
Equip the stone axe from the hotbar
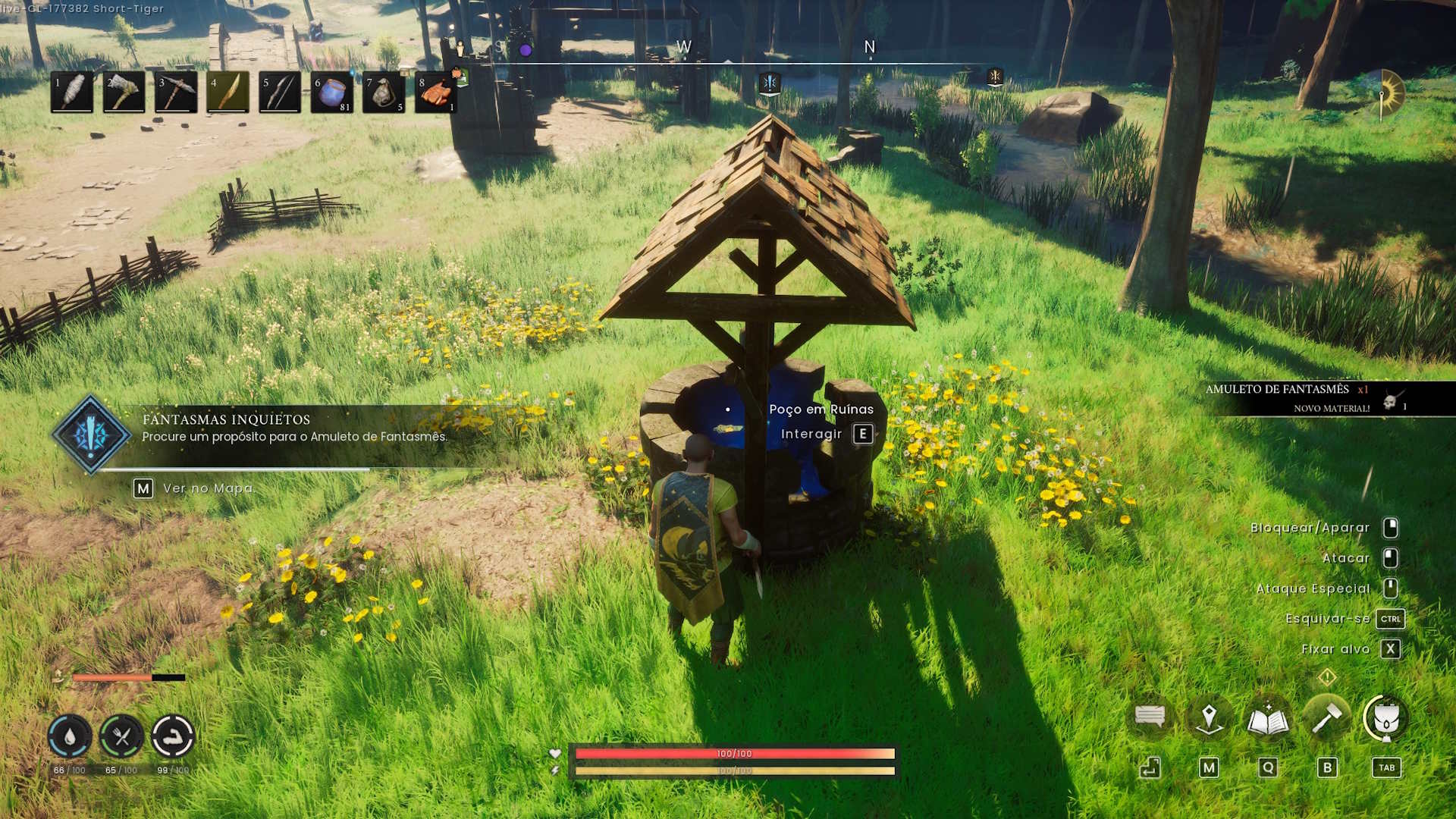(124, 93)
